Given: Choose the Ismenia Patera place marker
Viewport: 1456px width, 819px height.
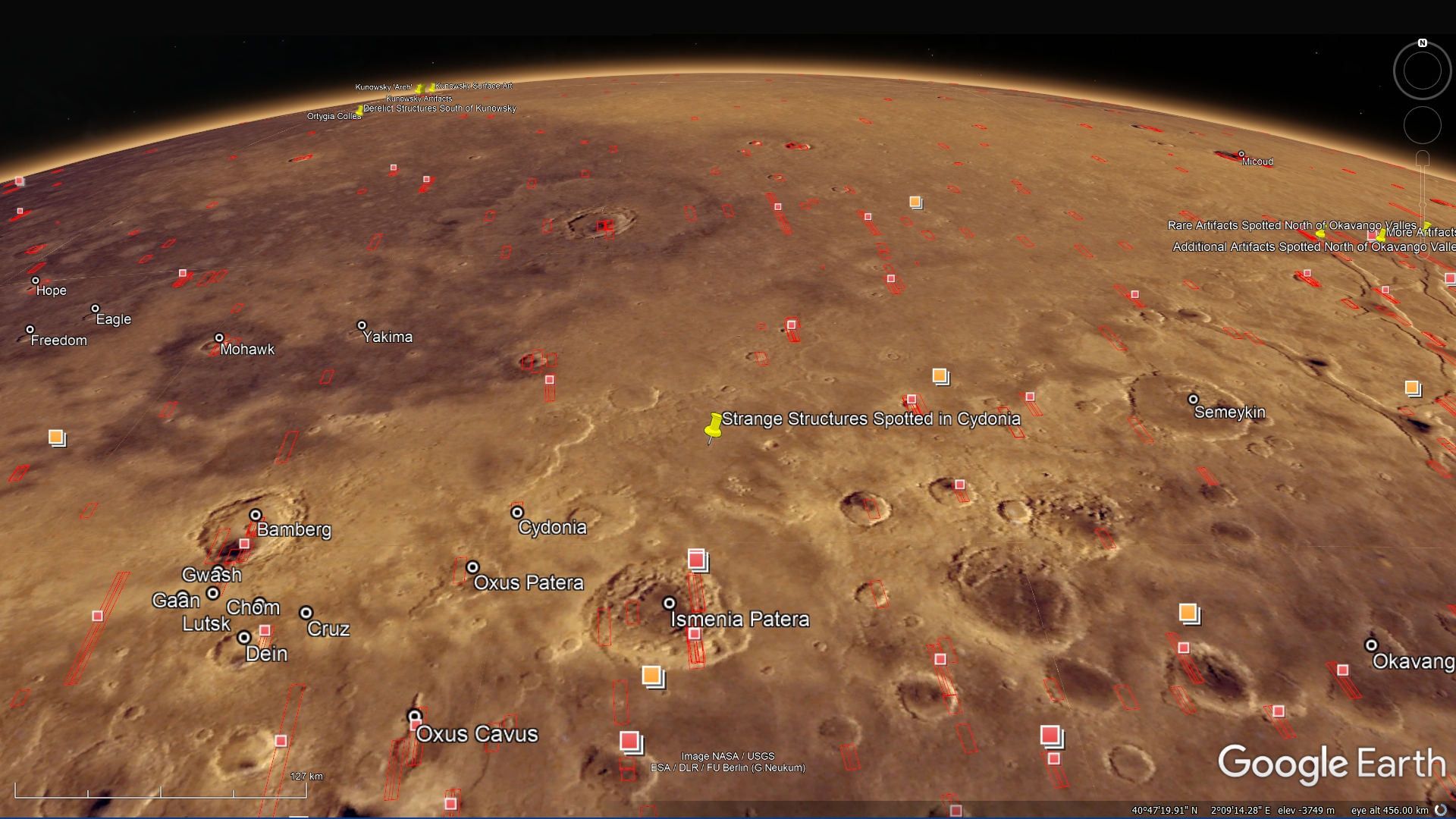Looking at the screenshot, I should (x=669, y=604).
